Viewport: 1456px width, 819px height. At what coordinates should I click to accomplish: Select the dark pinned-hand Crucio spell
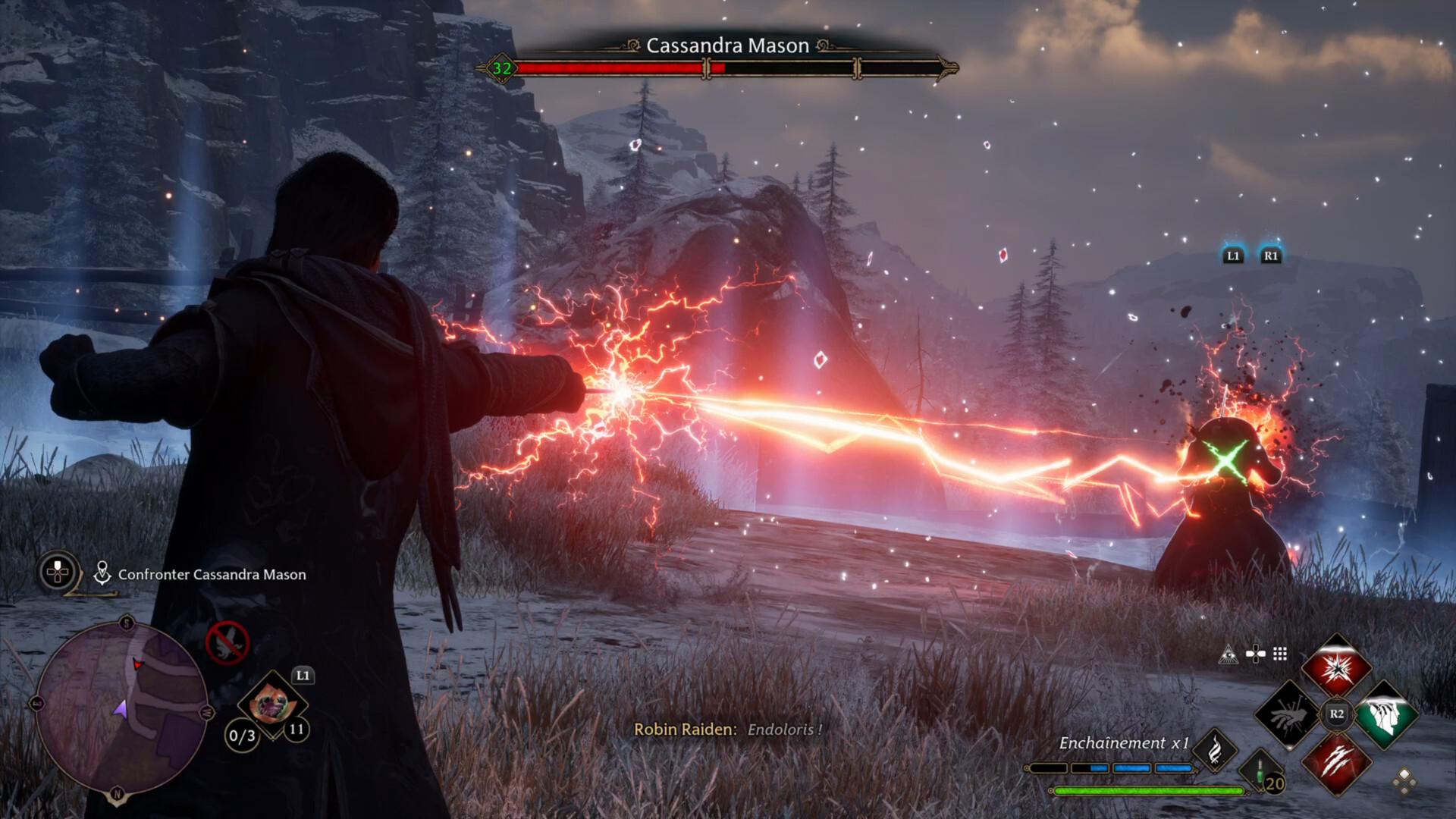(x=1287, y=715)
